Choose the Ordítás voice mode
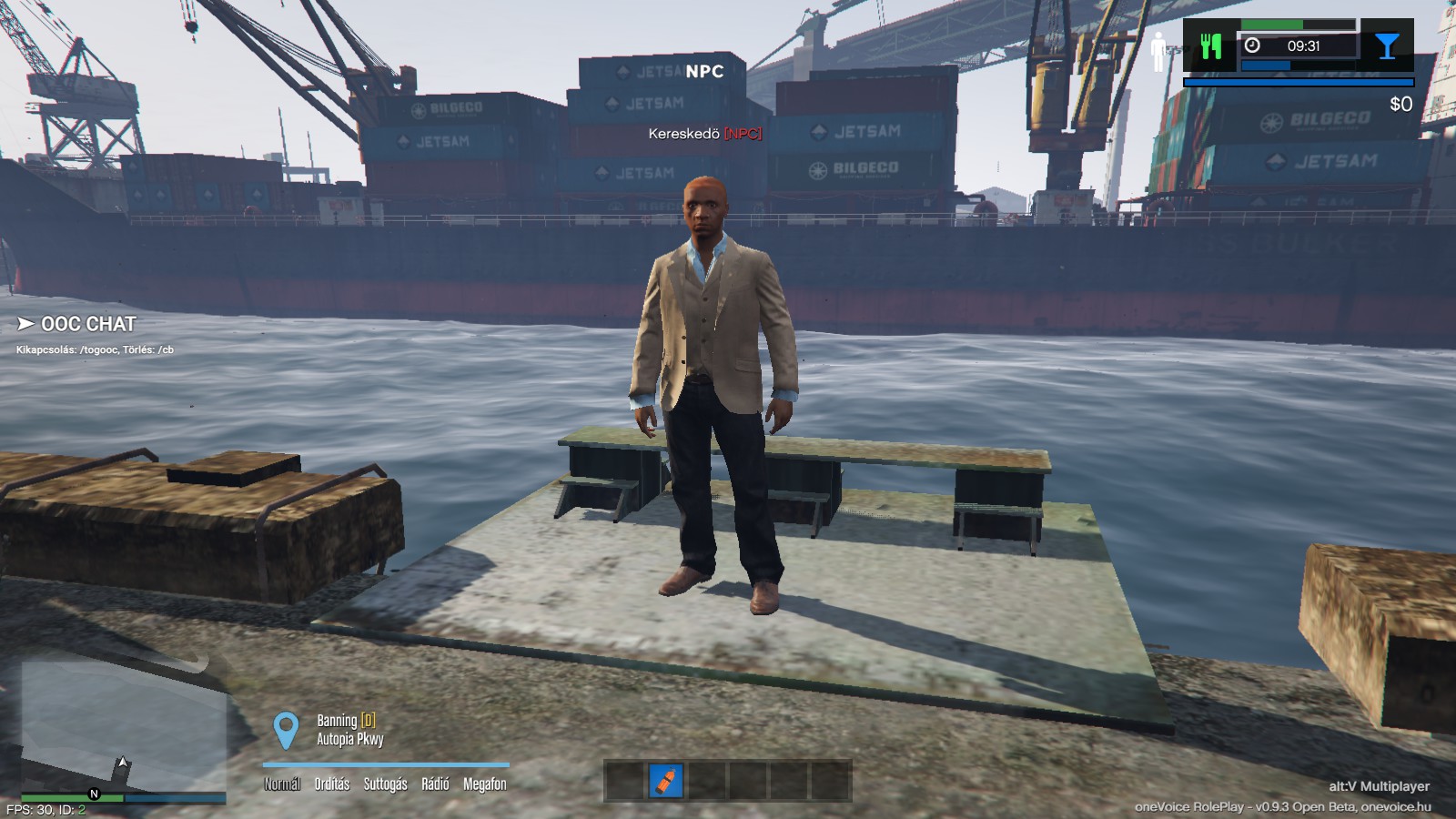This screenshot has width=1456, height=819. coord(332,784)
